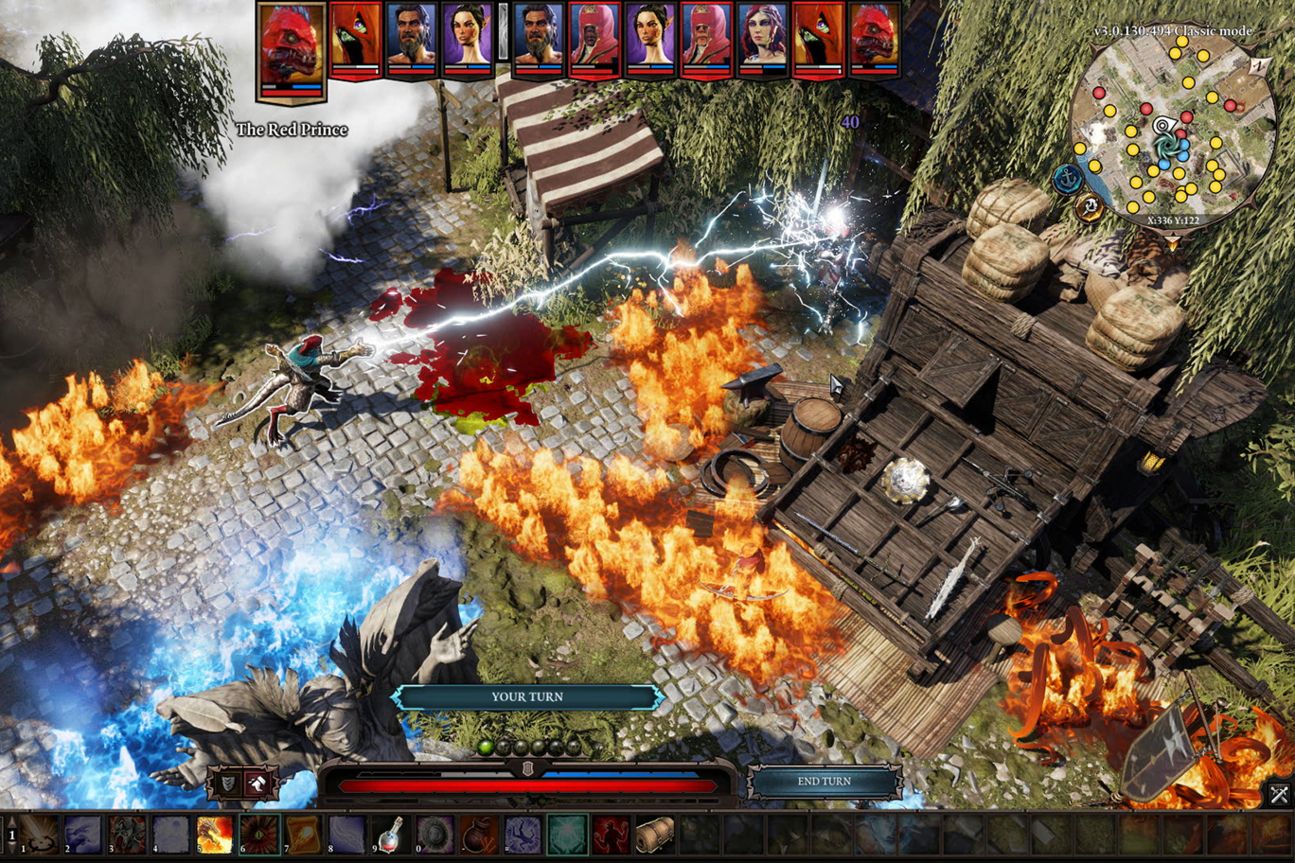Screen dimensions: 1295x863
Task: Select the highlighted skill in hotbar slot 6
Action: click(258, 834)
